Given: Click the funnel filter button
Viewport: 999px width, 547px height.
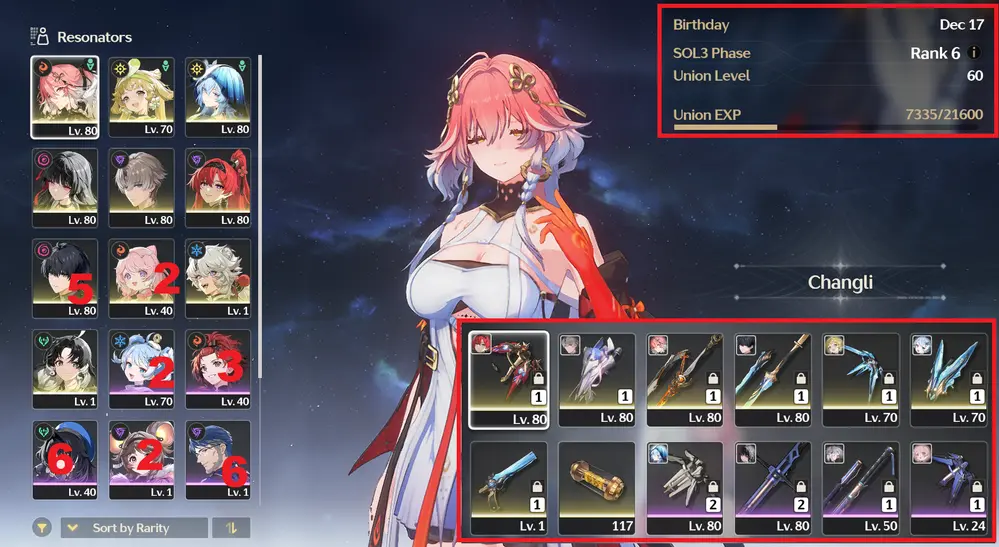Looking at the screenshot, I should pos(43,528).
